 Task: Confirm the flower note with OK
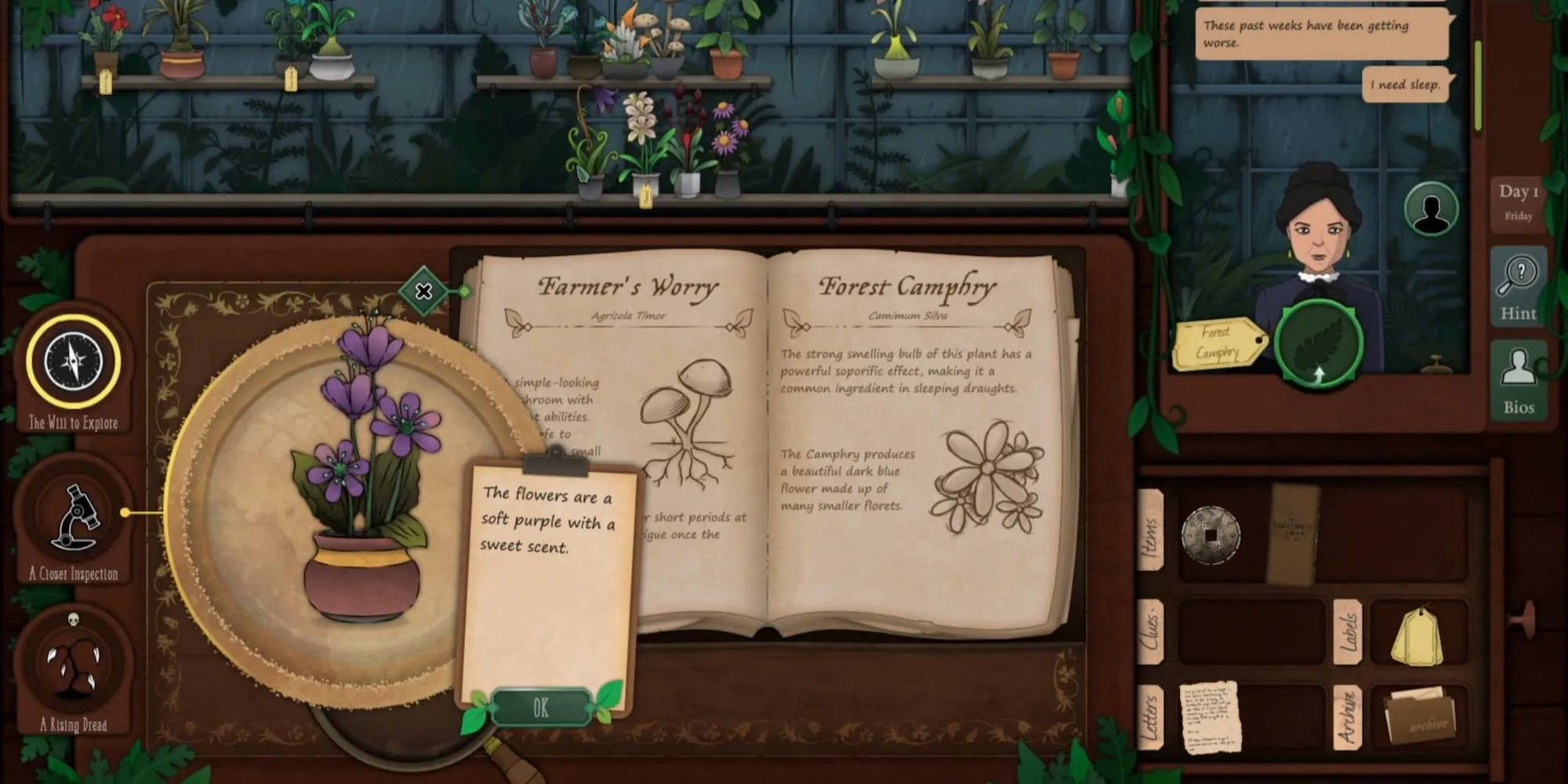541,708
